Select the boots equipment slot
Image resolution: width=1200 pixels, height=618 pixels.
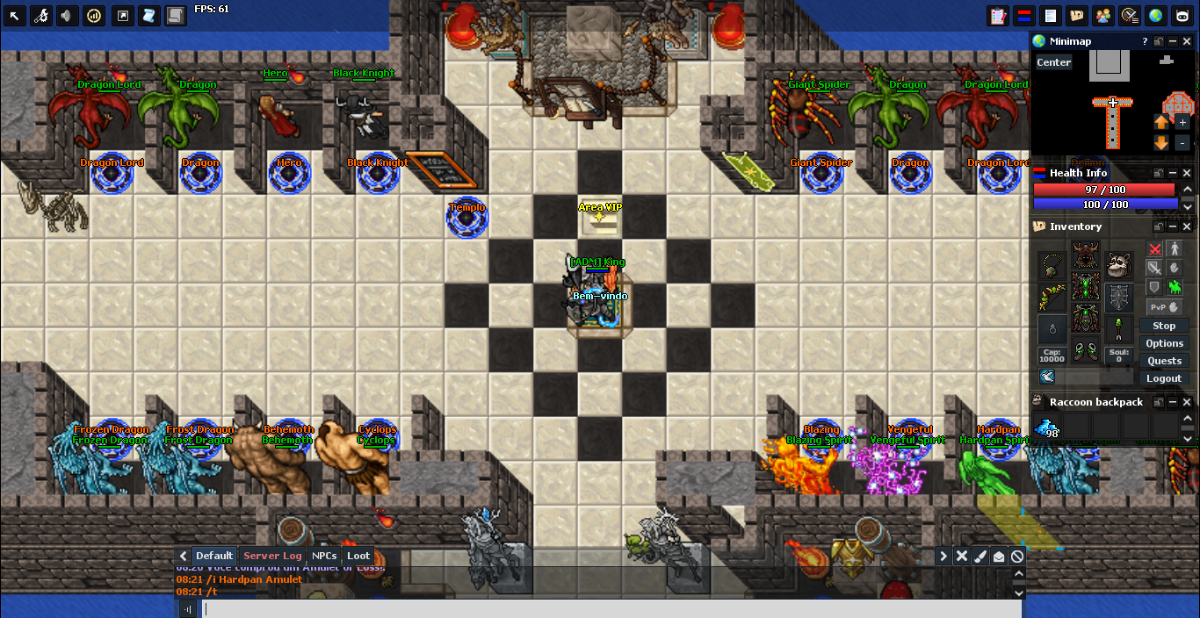tap(1085, 351)
